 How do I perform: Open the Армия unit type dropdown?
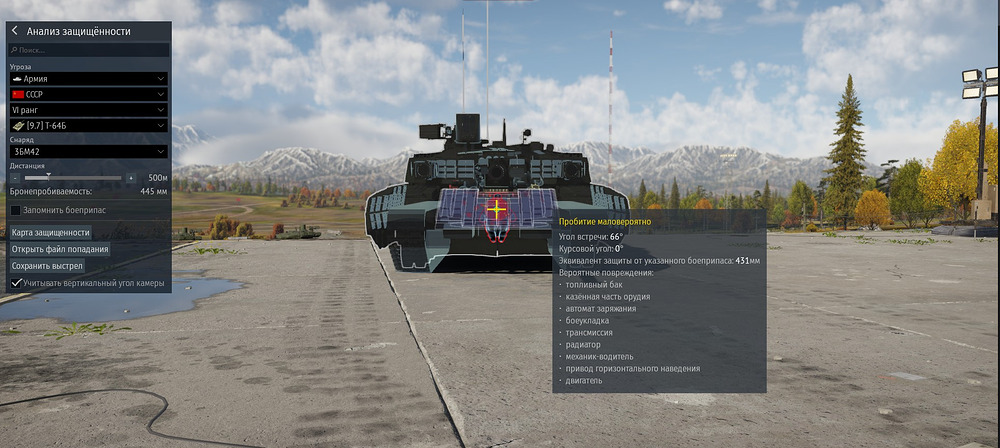pyautogui.click(x=88, y=78)
